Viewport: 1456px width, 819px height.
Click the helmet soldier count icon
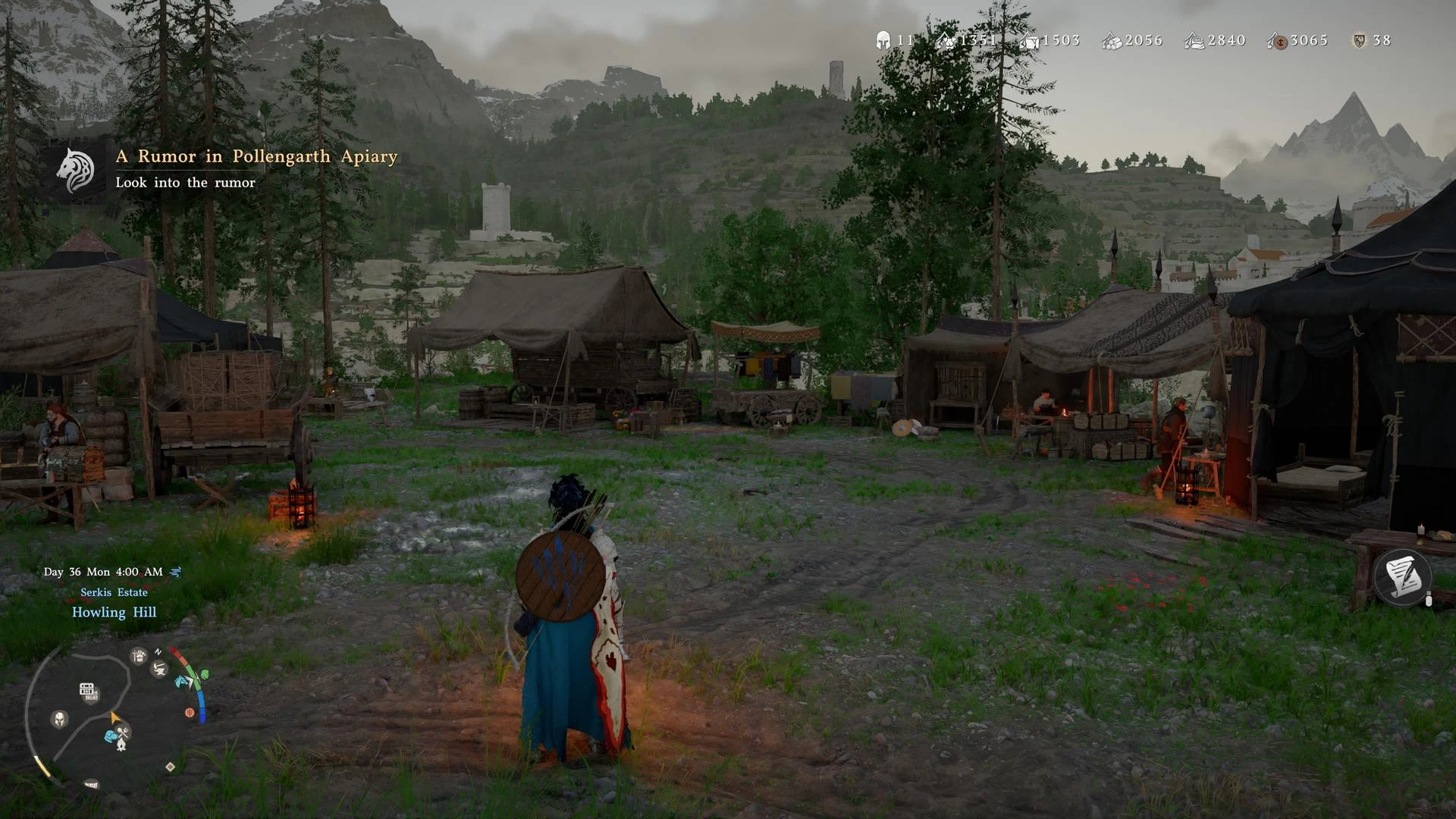[883, 40]
